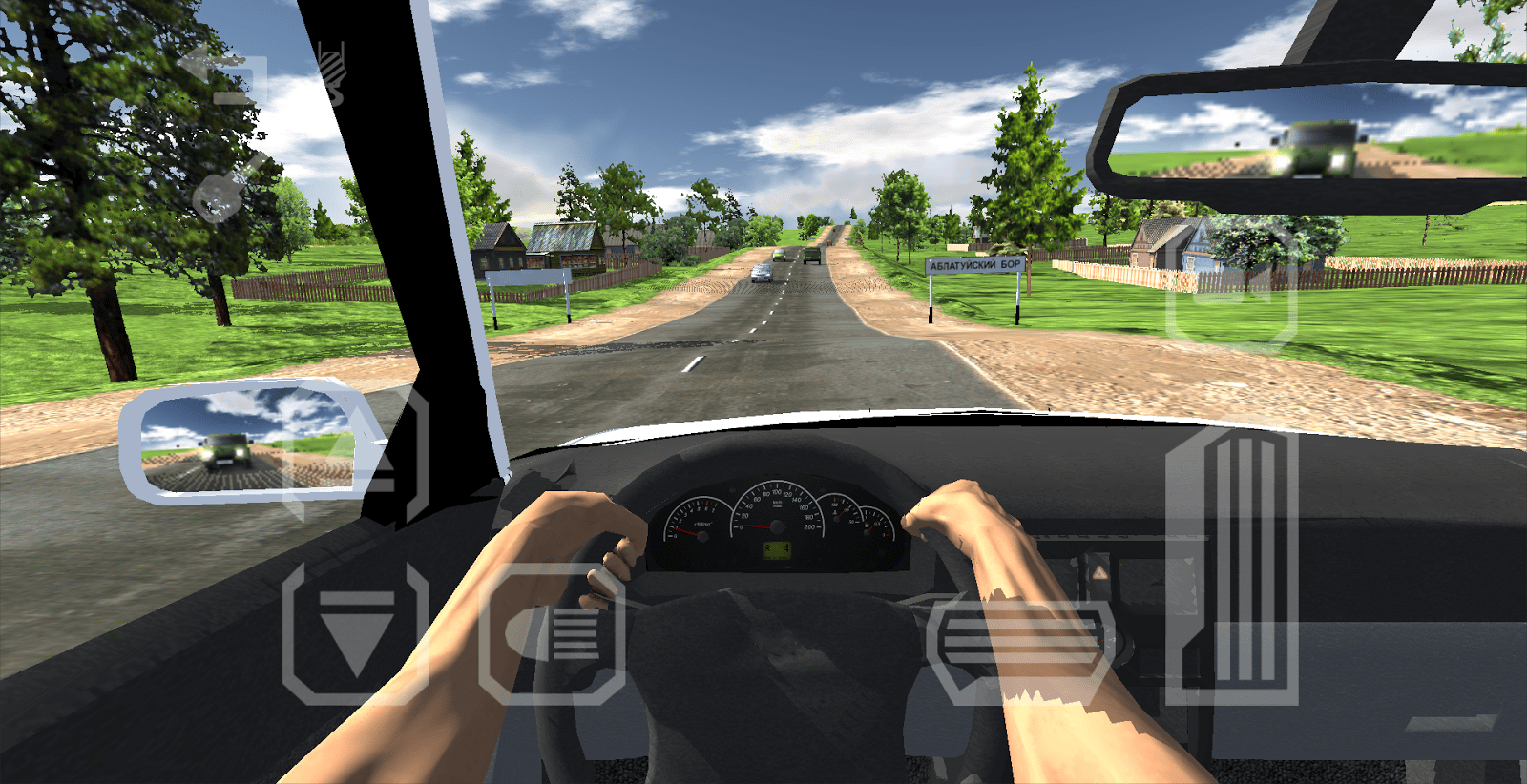1527x784 pixels.
Task: Tap the tachometer on the instrument cluster
Action: (701, 536)
